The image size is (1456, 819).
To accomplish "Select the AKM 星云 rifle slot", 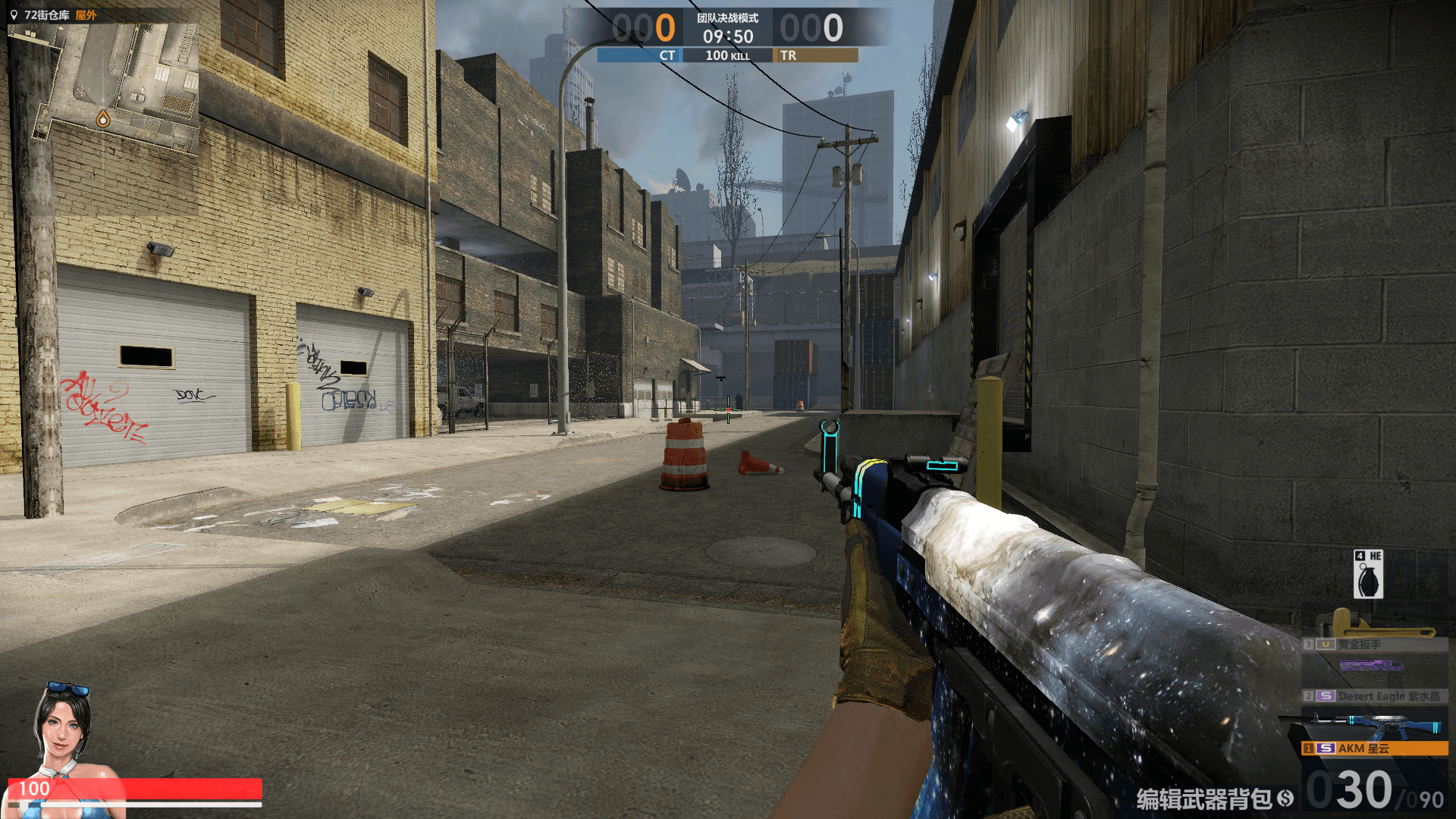I will pos(1374,748).
